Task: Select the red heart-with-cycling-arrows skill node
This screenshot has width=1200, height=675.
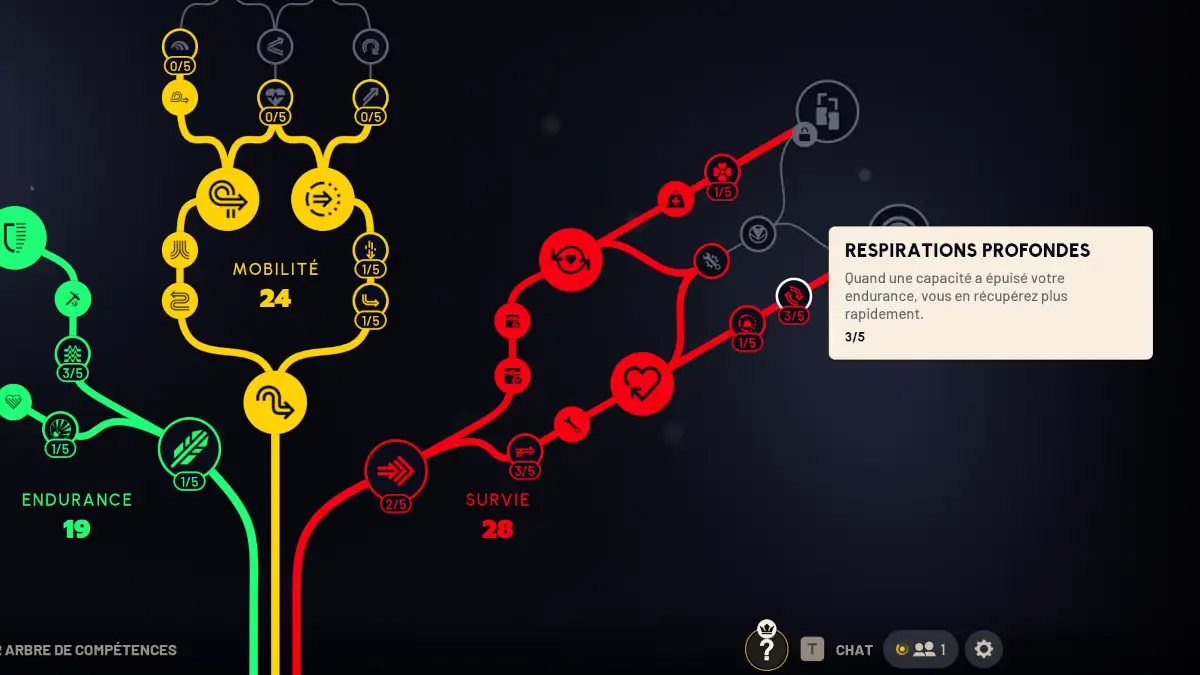Action: pyautogui.click(x=570, y=259)
